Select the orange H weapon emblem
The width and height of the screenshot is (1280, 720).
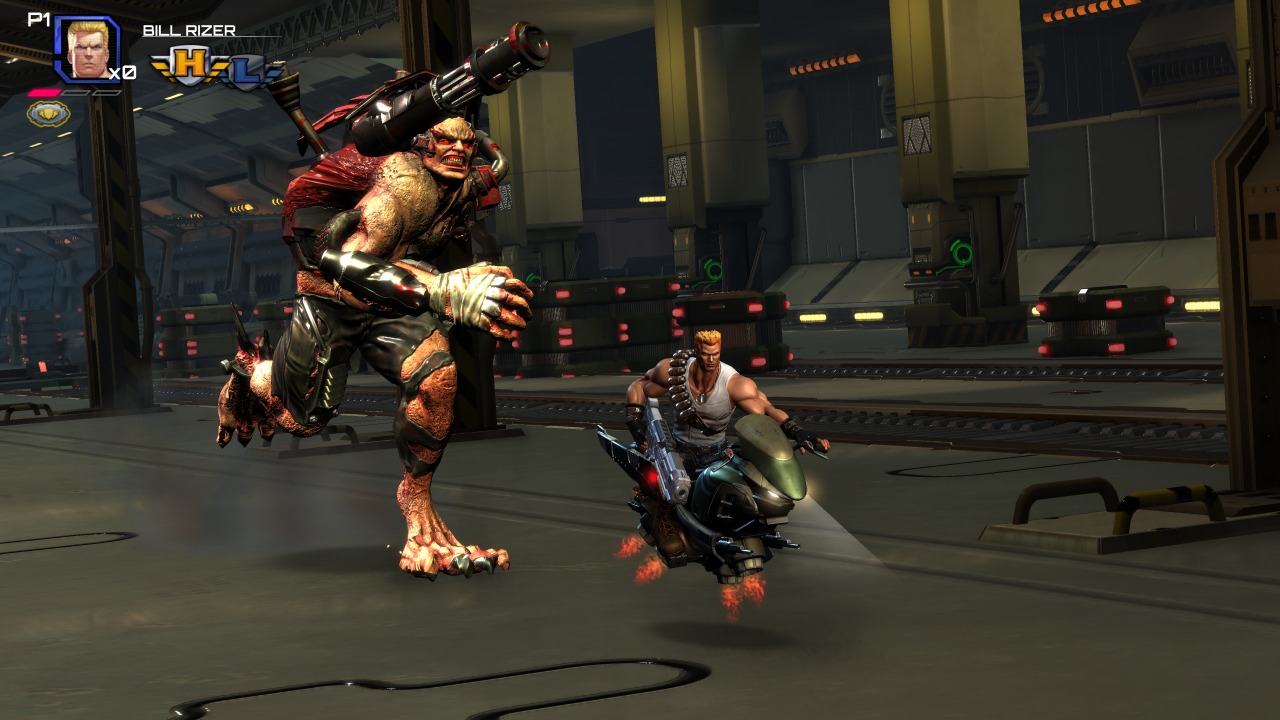185,67
